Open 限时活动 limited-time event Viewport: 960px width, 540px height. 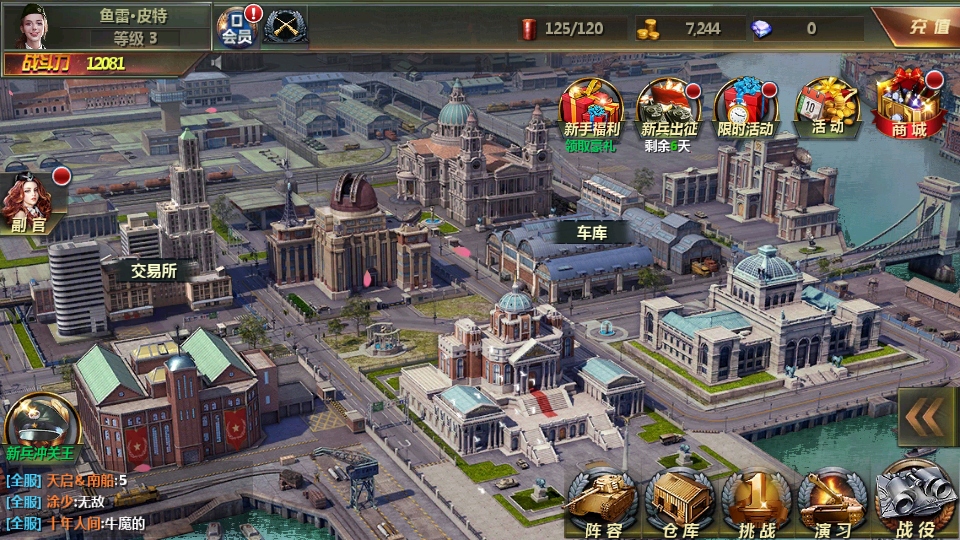(745, 108)
